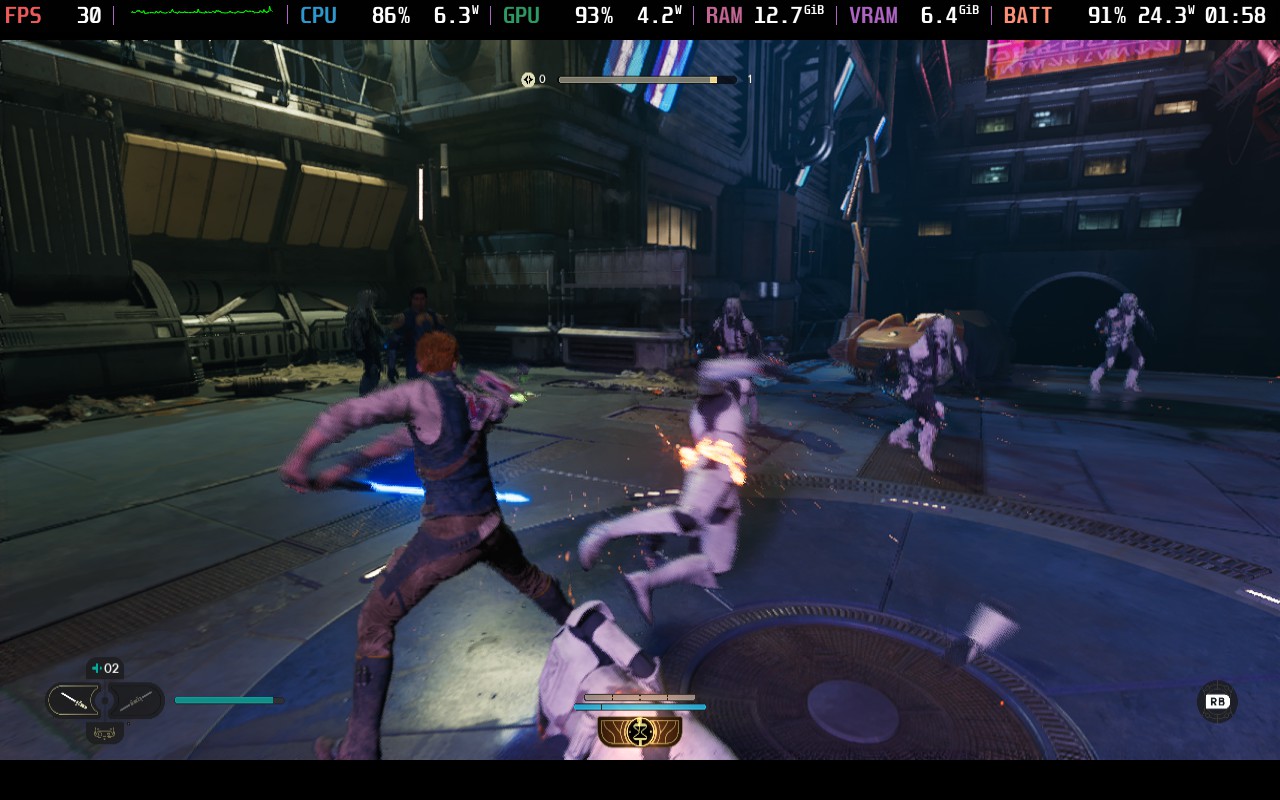Select the double-bladed stance icon
The width and height of the screenshot is (1280, 800).
click(135, 701)
